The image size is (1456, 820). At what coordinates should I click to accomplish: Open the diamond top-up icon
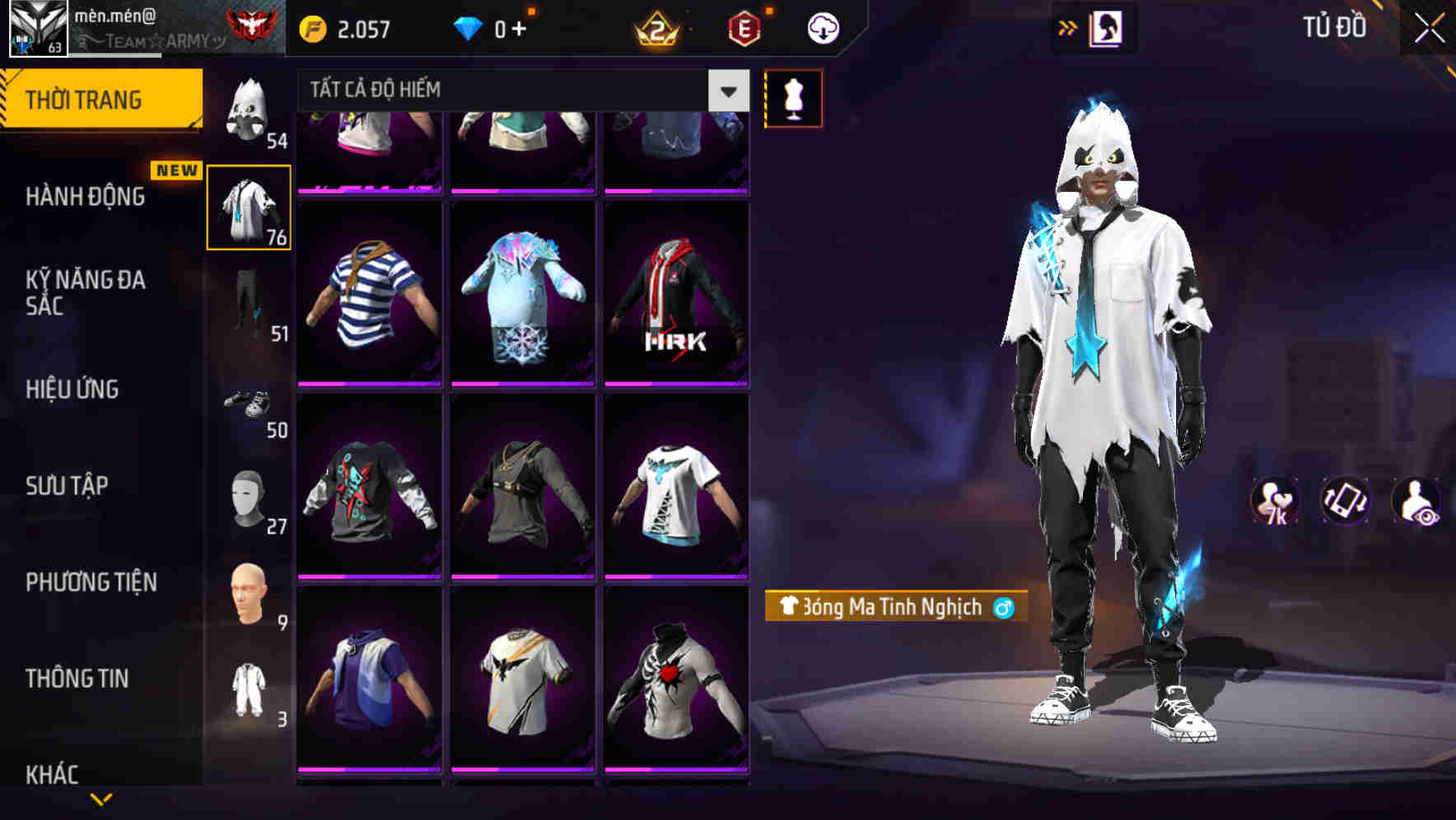click(466, 27)
